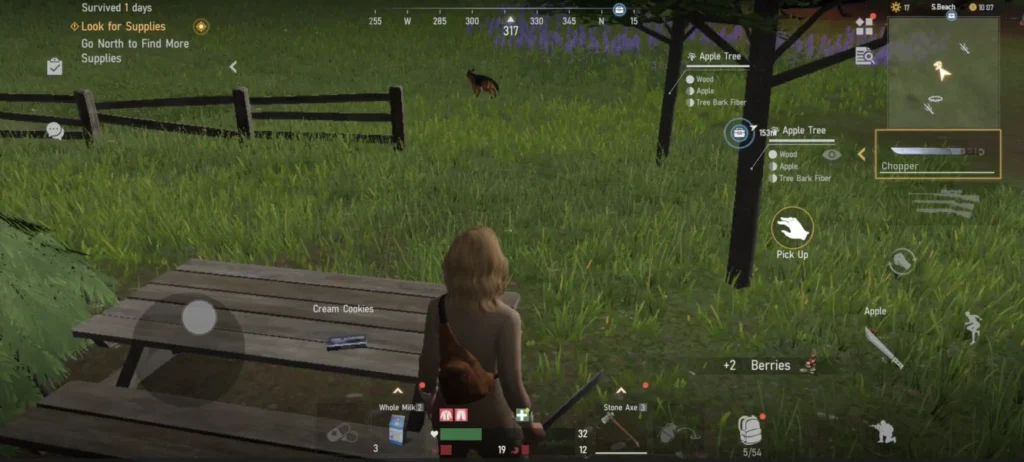Toggle crouch stance icon
This screenshot has width=1024, height=462.
883,430
